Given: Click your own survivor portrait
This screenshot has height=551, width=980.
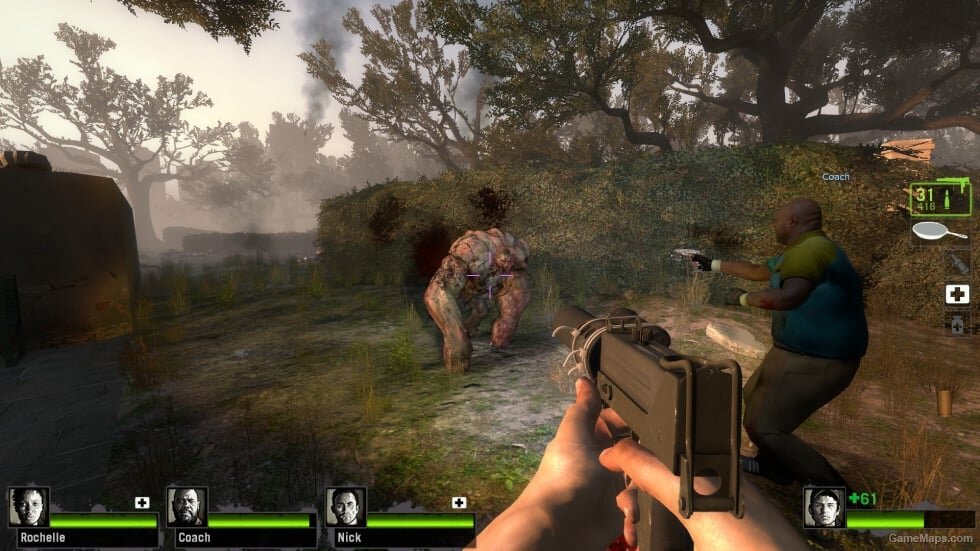Looking at the screenshot, I should coord(825,508).
